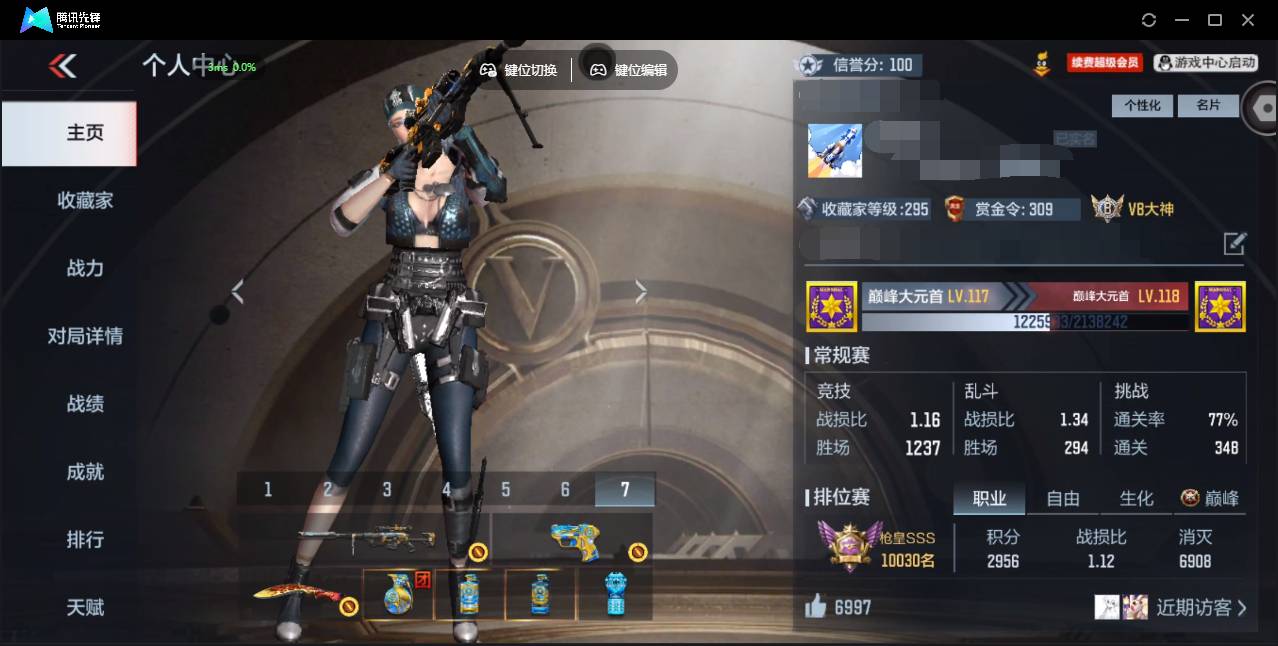Switch ranked stats to 生化 tab

[1136, 498]
